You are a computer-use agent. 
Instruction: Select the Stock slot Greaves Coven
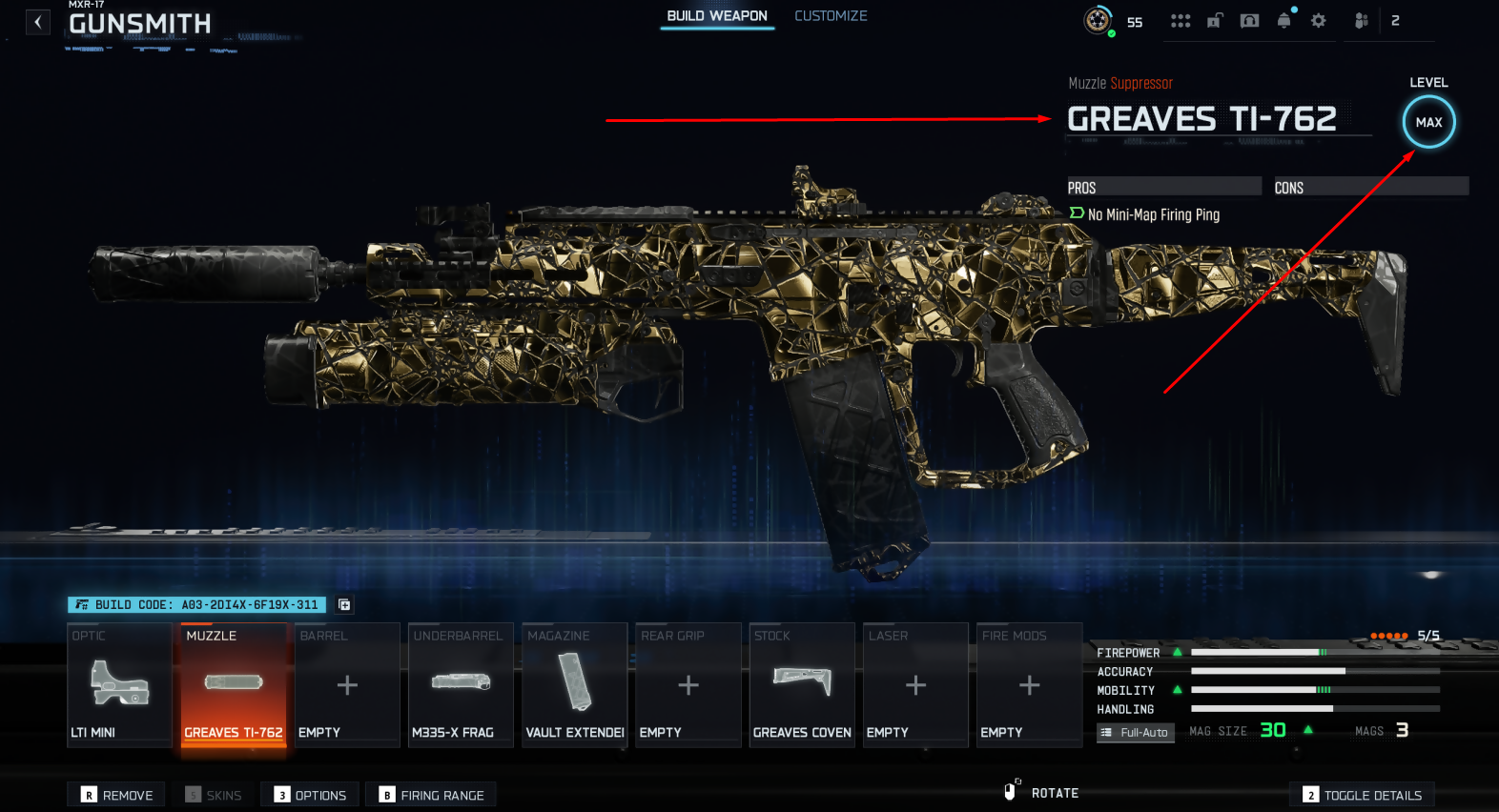tap(801, 684)
